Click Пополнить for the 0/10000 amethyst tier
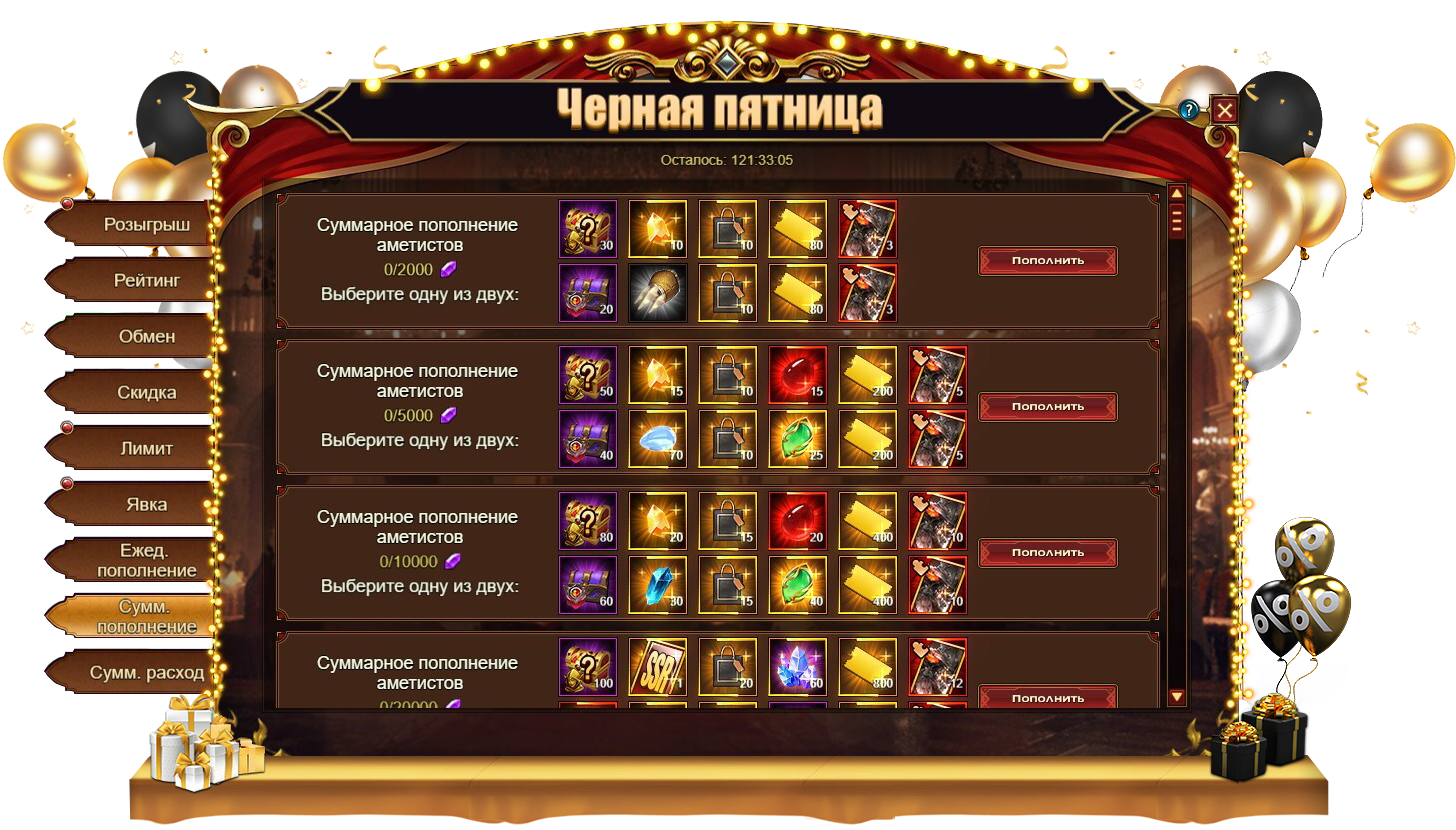This screenshot has height=830, width=1456. (1047, 553)
